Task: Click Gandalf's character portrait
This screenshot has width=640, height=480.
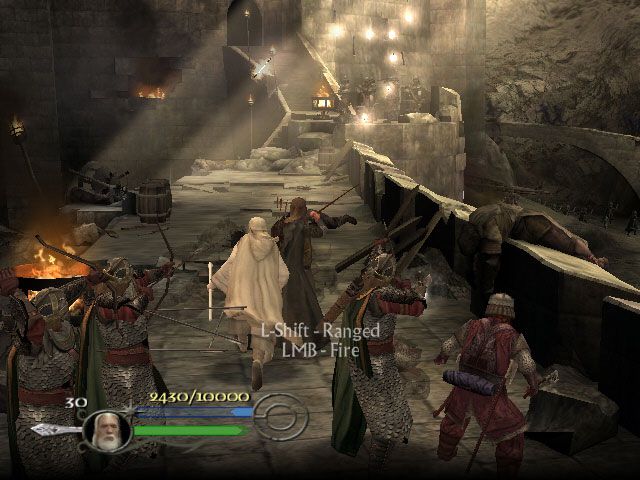Action: click(x=106, y=428)
